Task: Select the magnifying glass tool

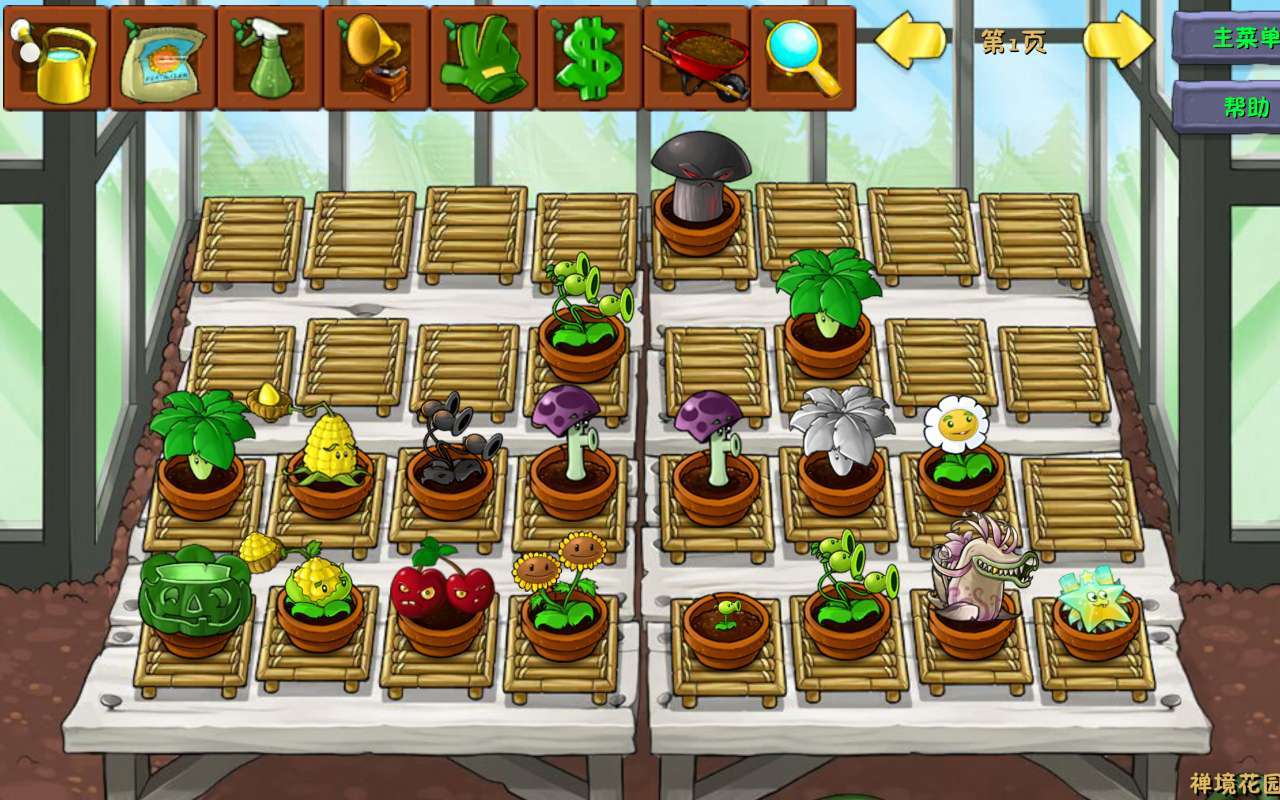Action: point(802,58)
